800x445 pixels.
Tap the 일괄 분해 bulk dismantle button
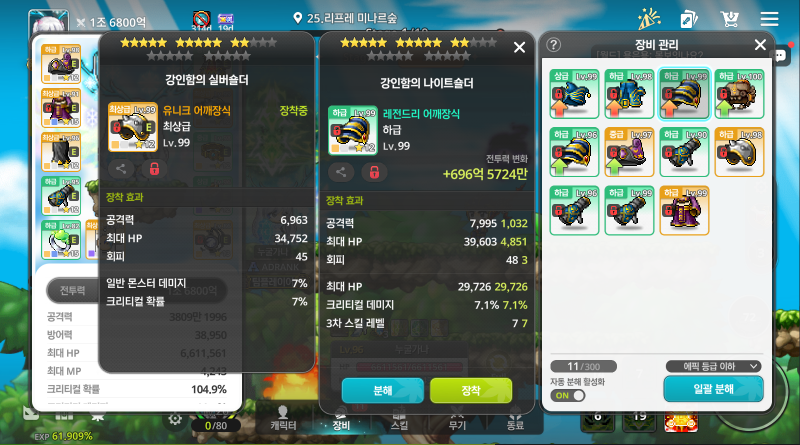[x=712, y=389]
